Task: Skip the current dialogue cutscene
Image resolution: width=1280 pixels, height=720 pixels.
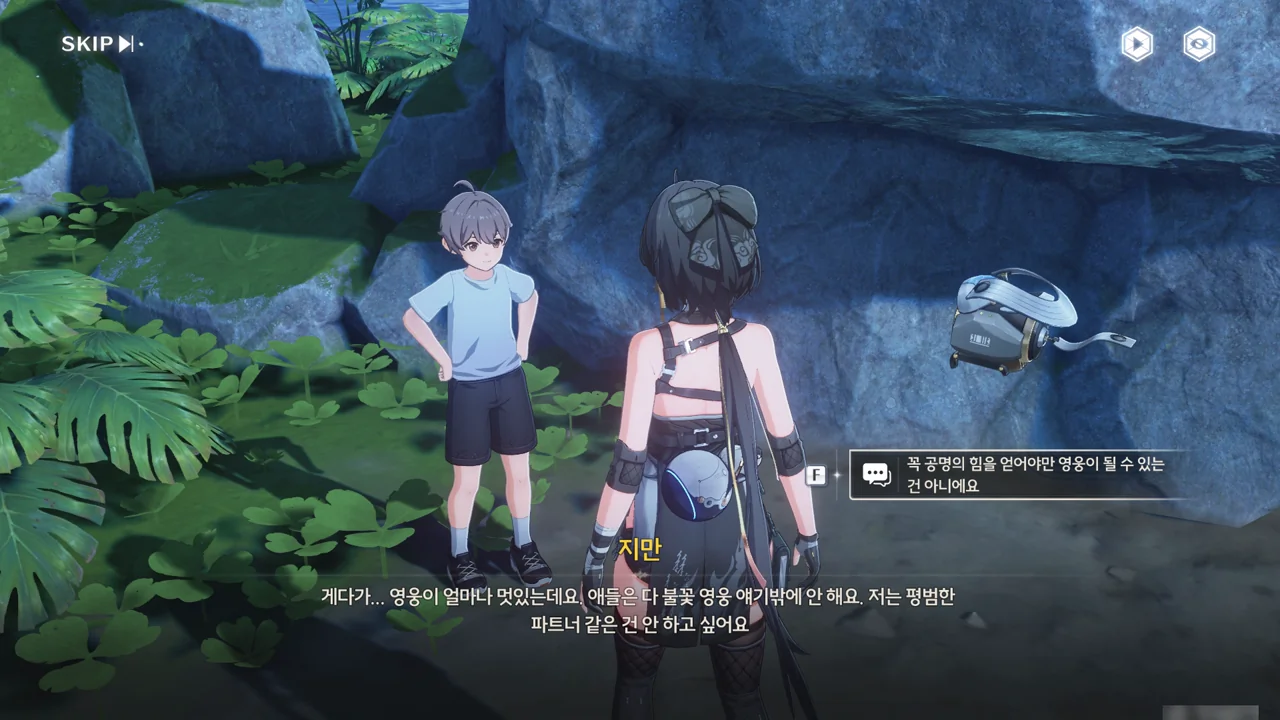Action: [100, 44]
